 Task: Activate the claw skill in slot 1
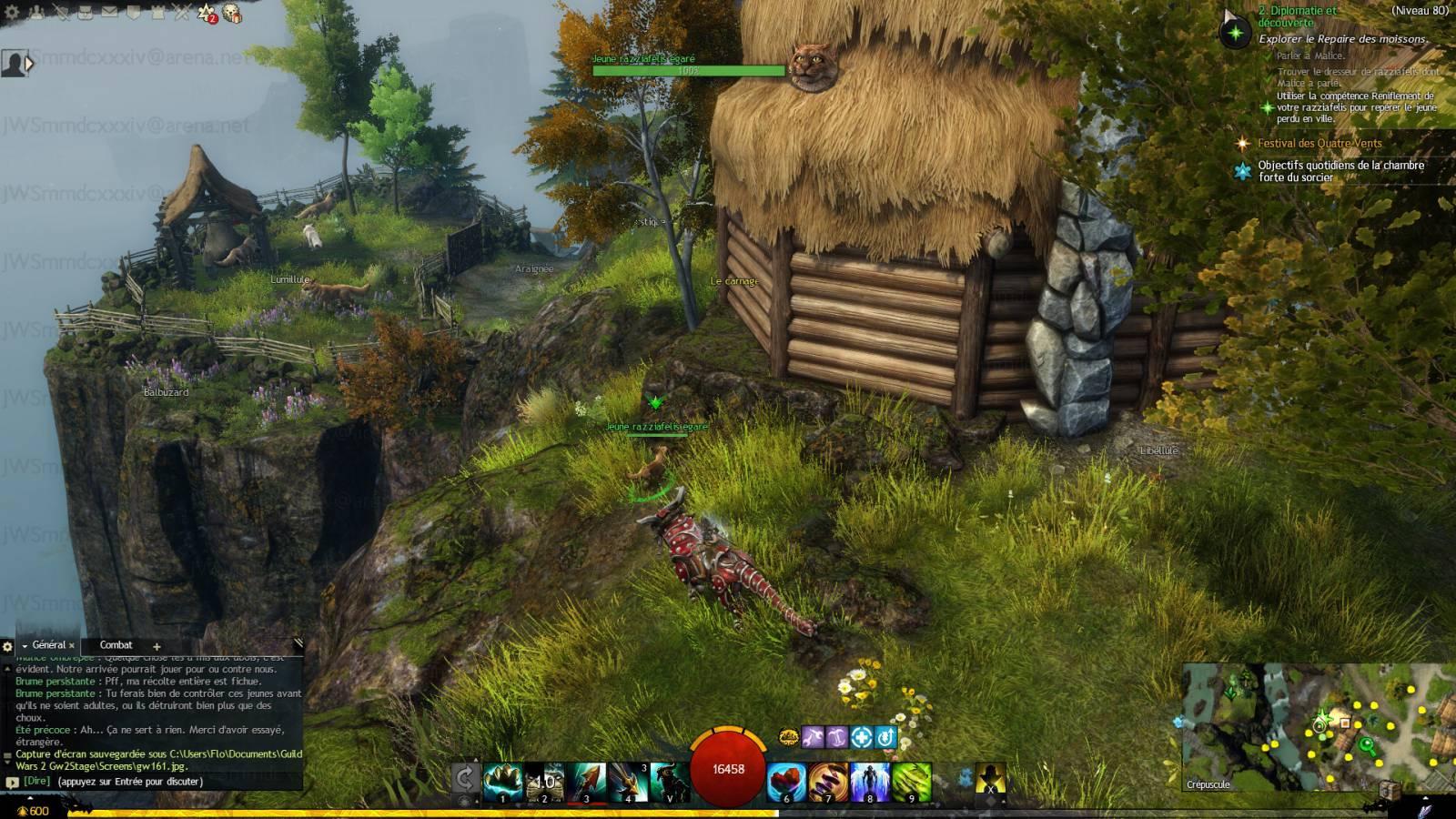(x=502, y=782)
